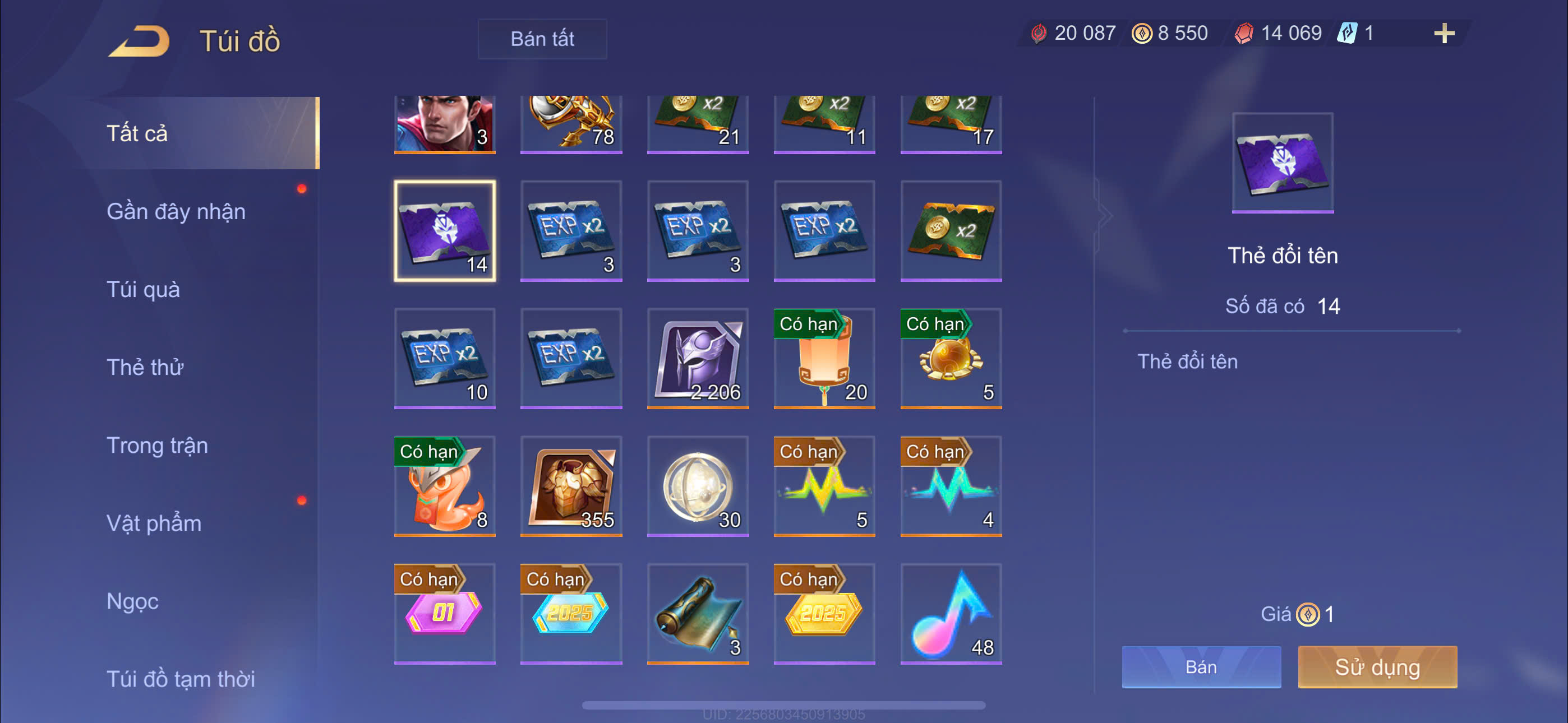The width and height of the screenshot is (1568, 723).
Task: Select the Tất cả tab
Action: click(x=137, y=133)
